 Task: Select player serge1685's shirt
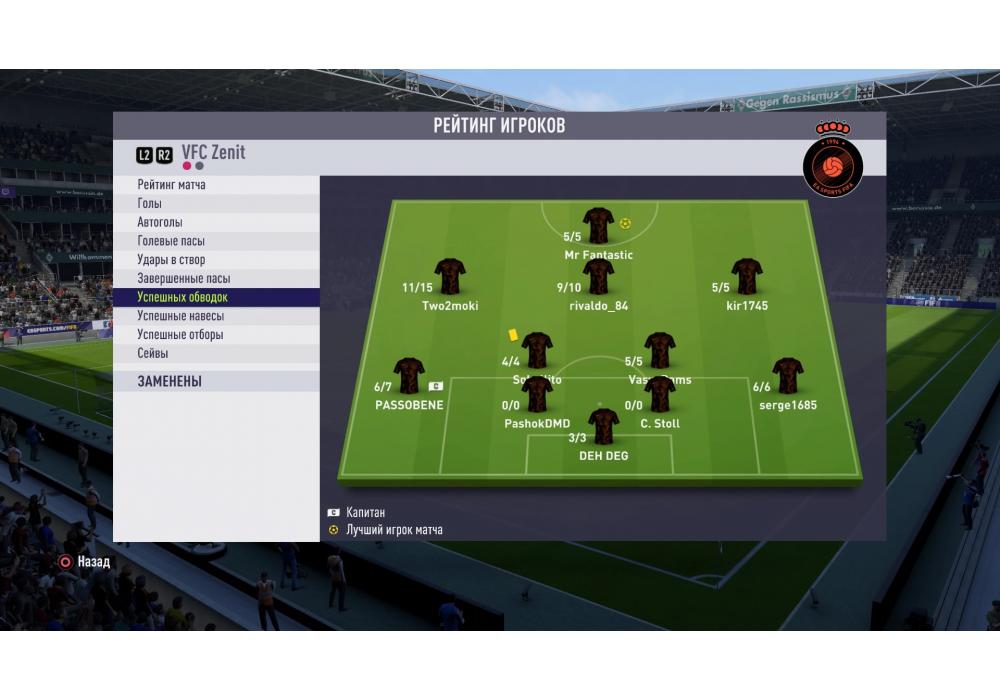[x=788, y=376]
